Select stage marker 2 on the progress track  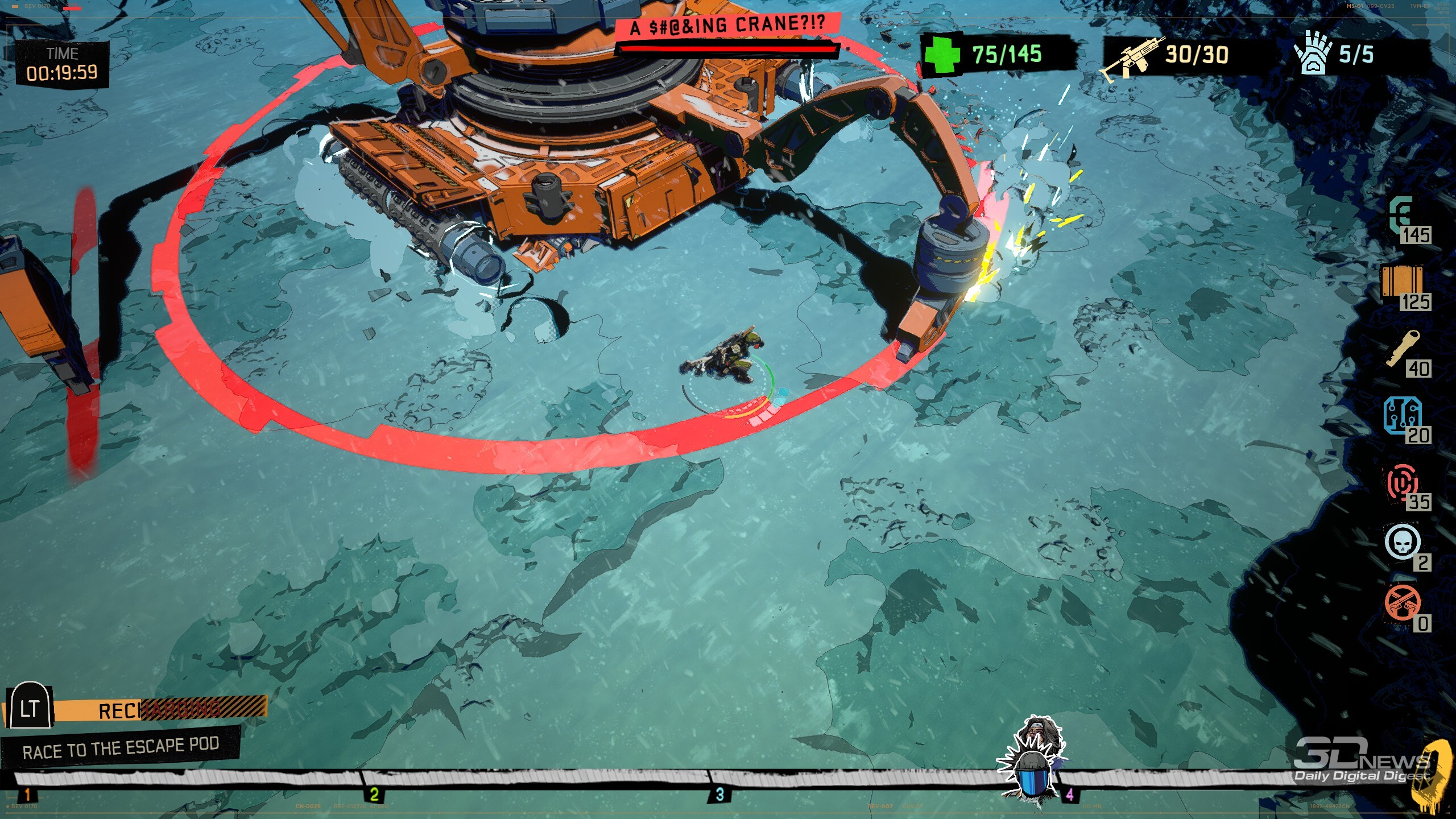point(374,794)
